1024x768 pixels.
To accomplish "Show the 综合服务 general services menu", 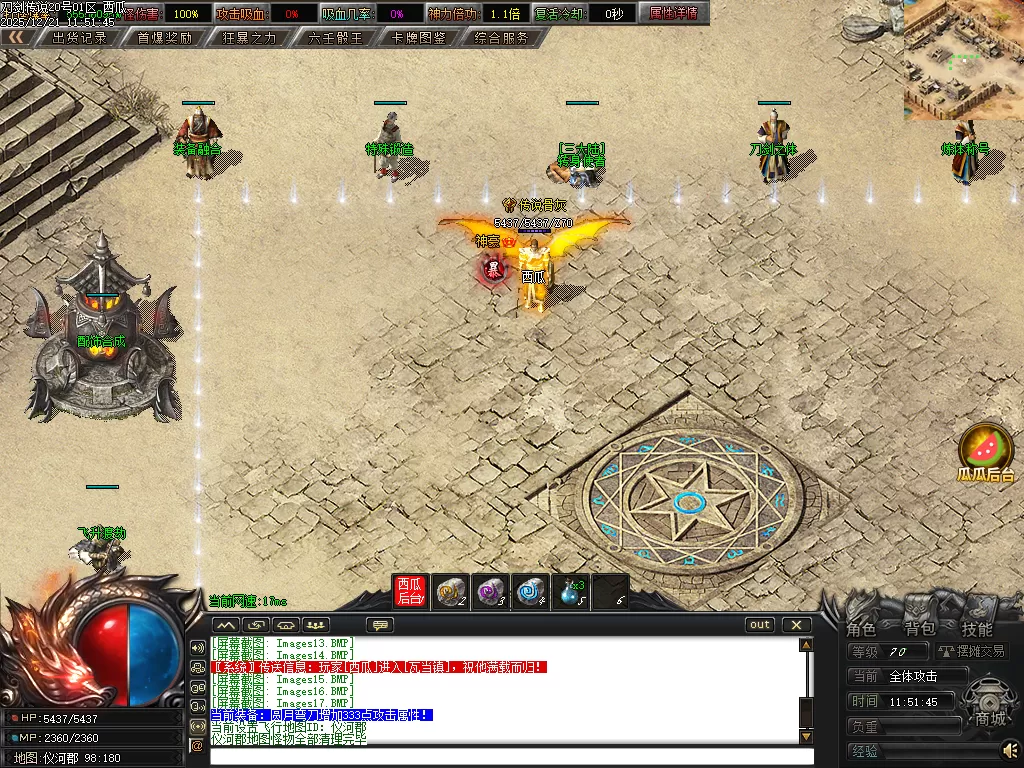I will (501, 37).
